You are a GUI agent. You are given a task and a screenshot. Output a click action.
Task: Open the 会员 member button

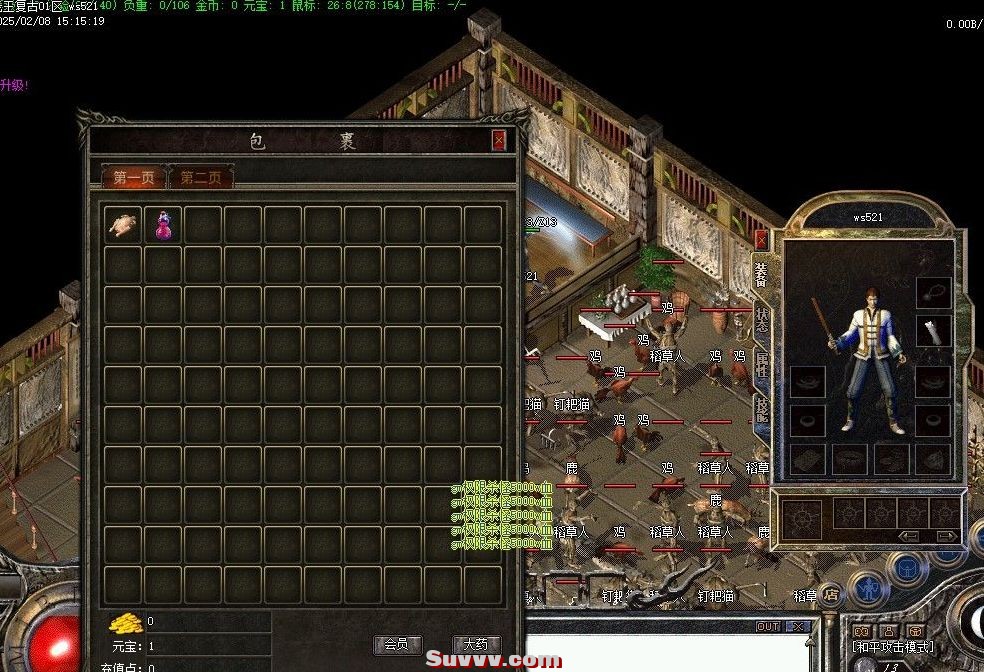(x=398, y=644)
